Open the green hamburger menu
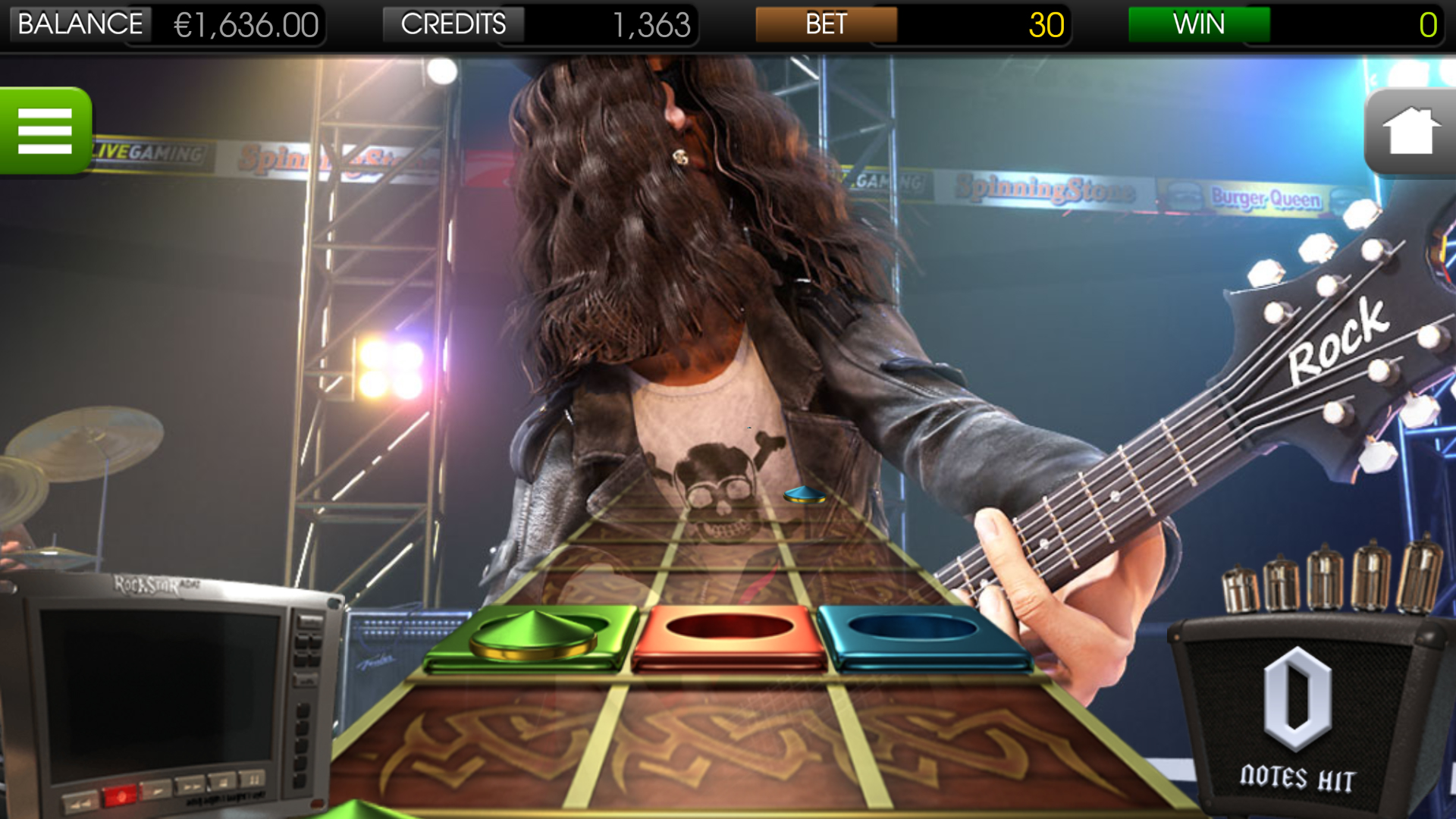 point(44,130)
